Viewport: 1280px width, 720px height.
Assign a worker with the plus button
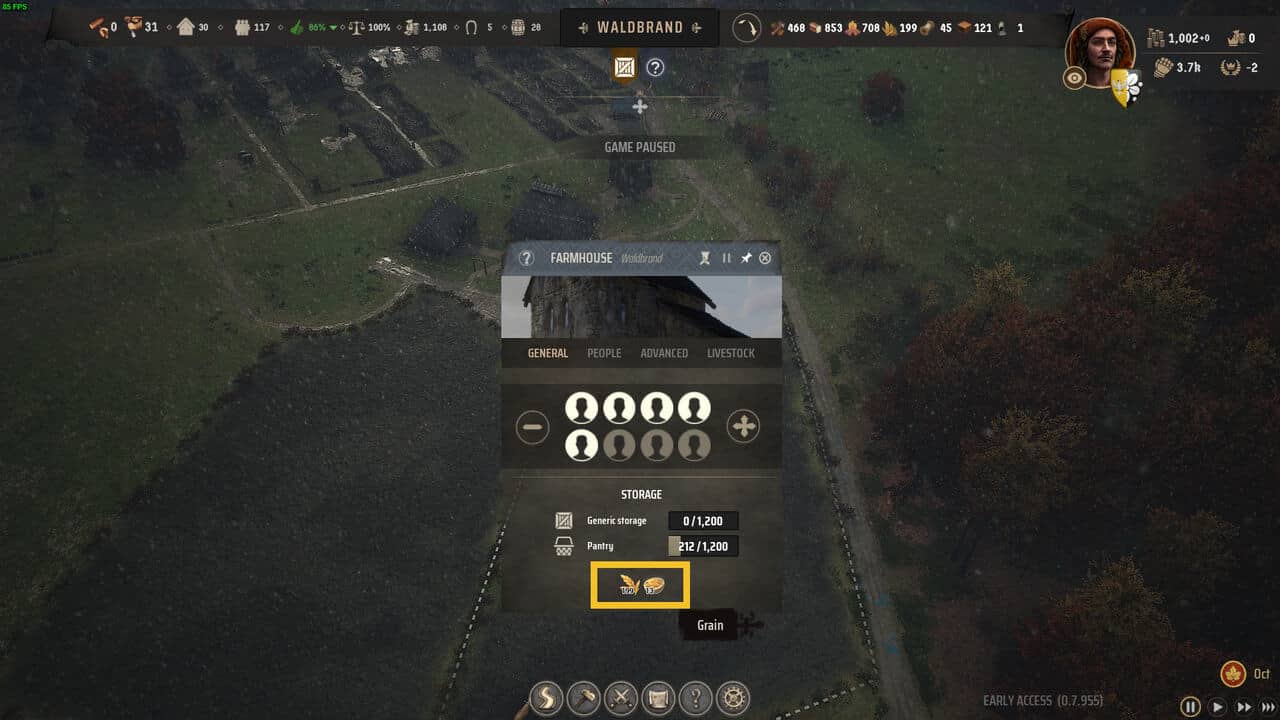[x=743, y=427]
